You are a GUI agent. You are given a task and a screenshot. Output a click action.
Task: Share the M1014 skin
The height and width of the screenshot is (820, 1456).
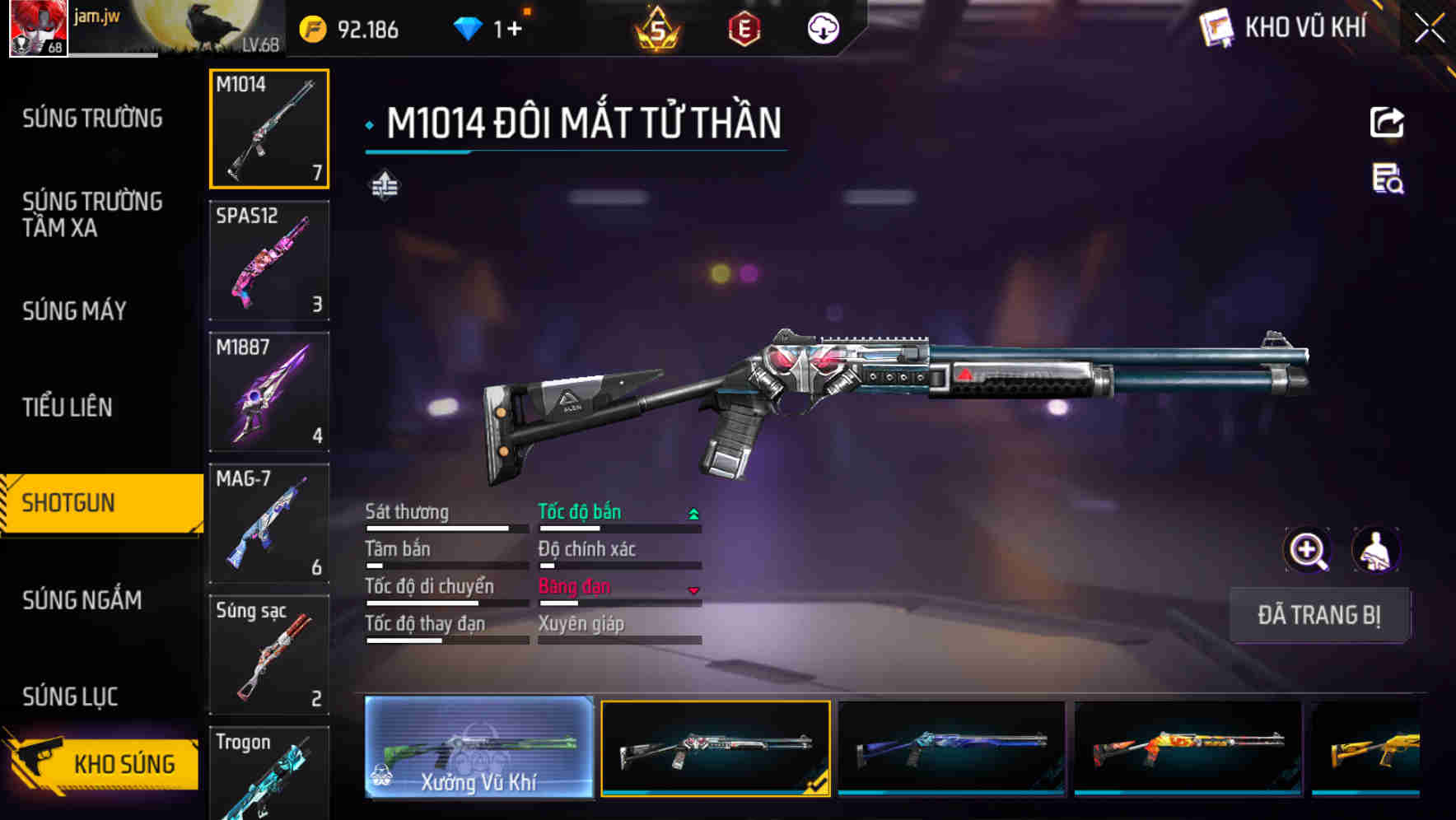pos(1387,123)
